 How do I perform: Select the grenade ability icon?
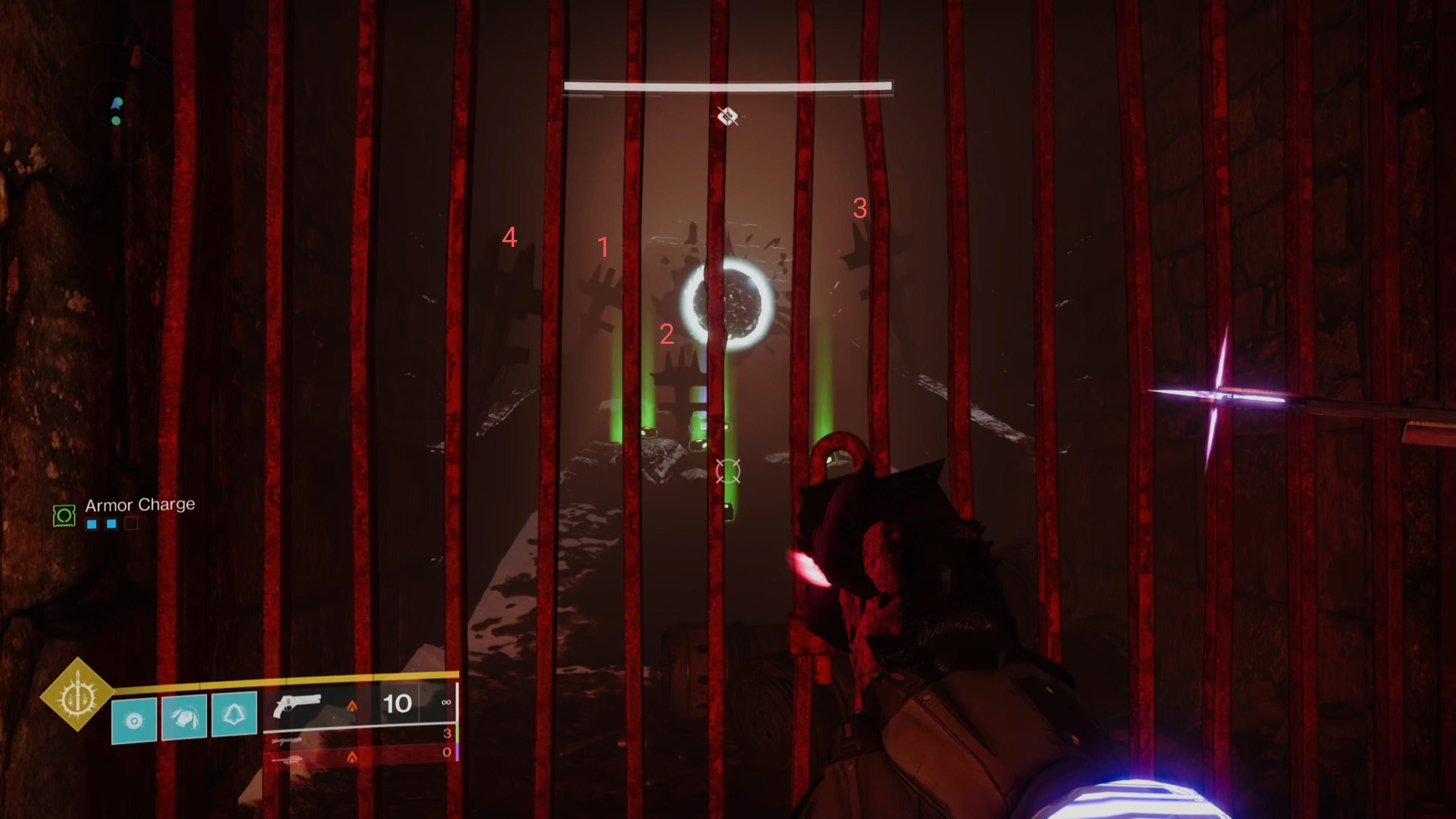(x=134, y=720)
